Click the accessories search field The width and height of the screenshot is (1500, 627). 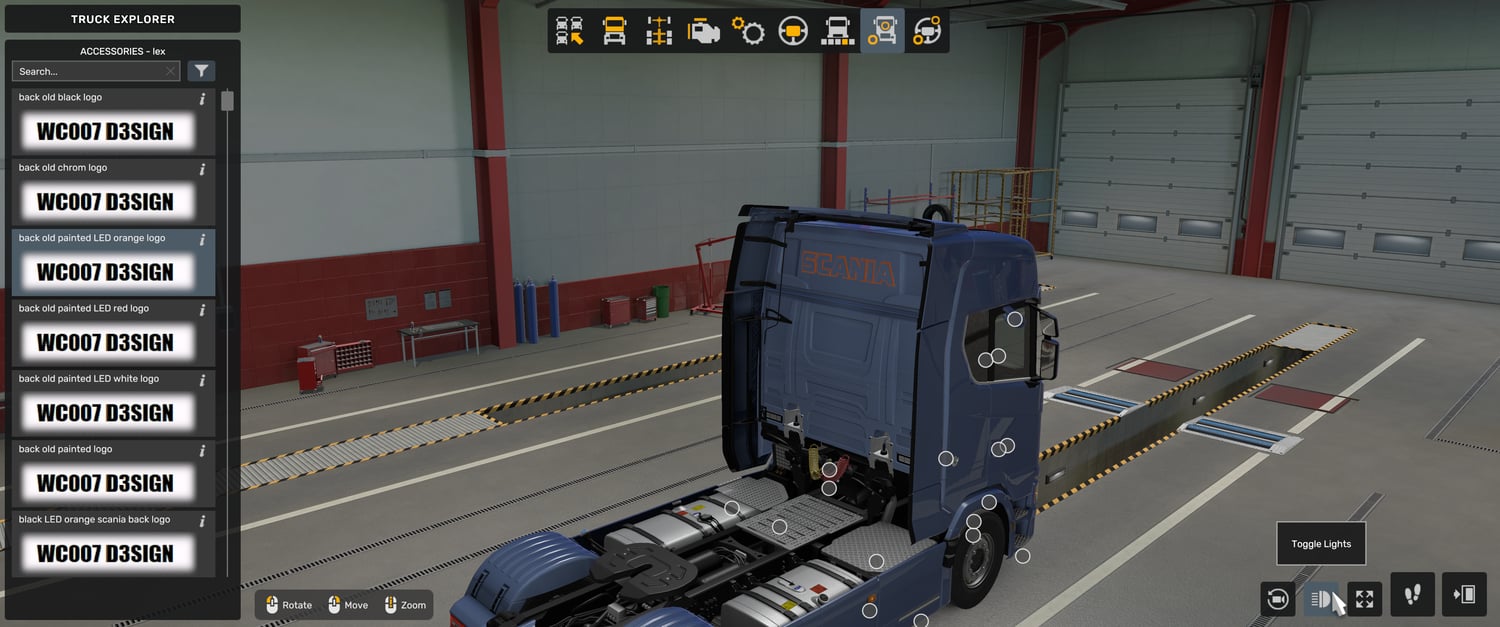click(90, 71)
